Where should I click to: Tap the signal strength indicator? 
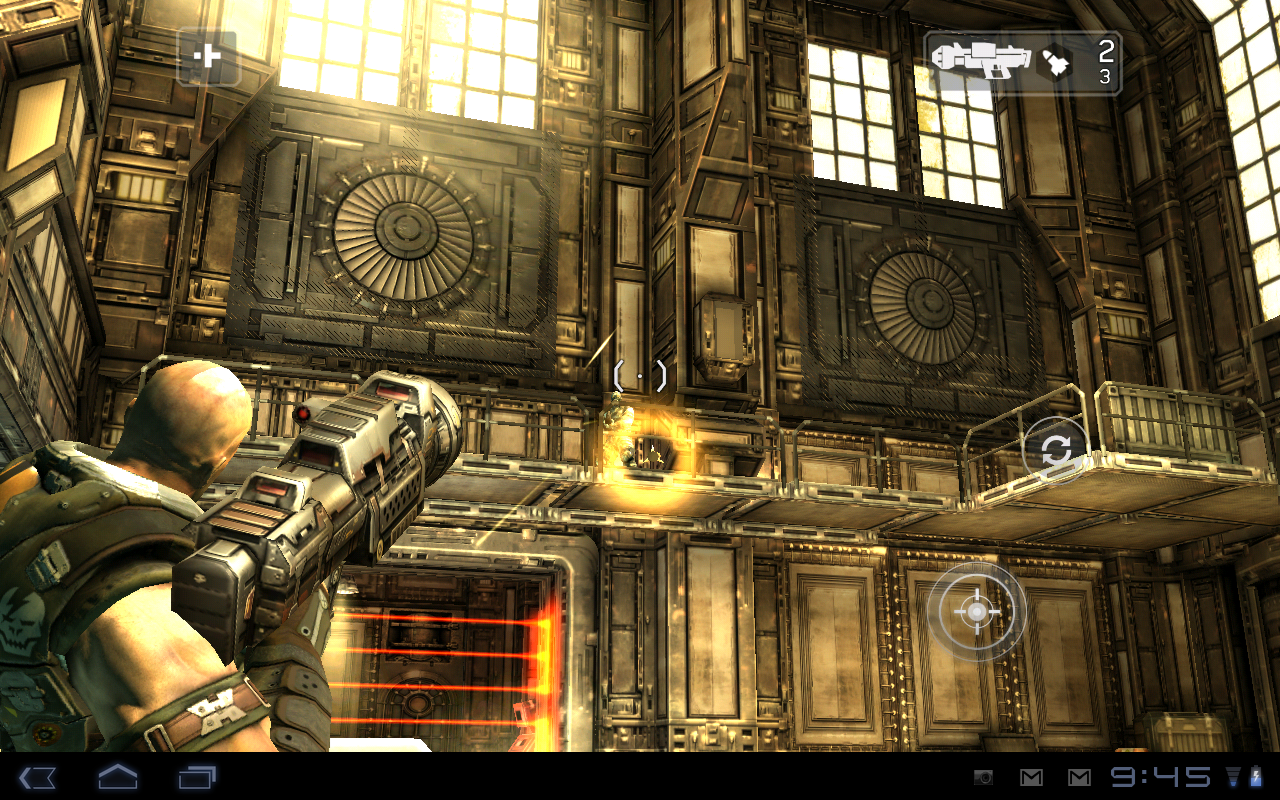click(1234, 775)
